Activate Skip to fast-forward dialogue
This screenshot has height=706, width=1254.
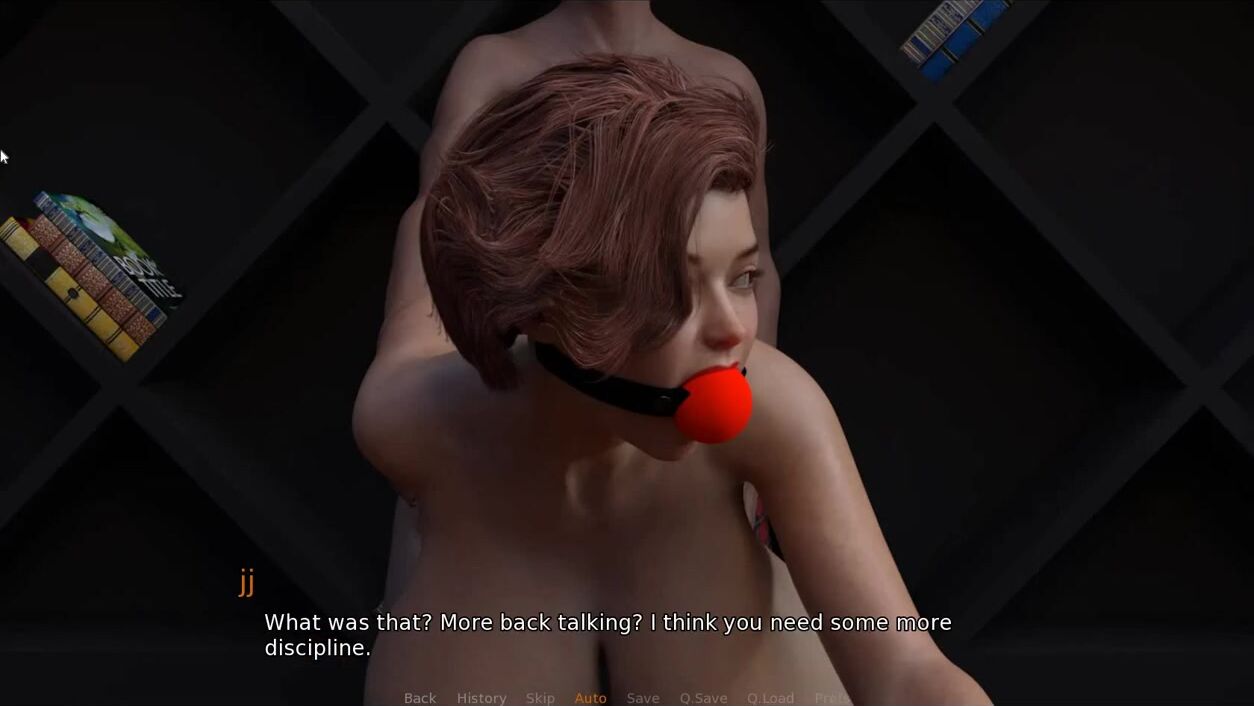point(540,698)
